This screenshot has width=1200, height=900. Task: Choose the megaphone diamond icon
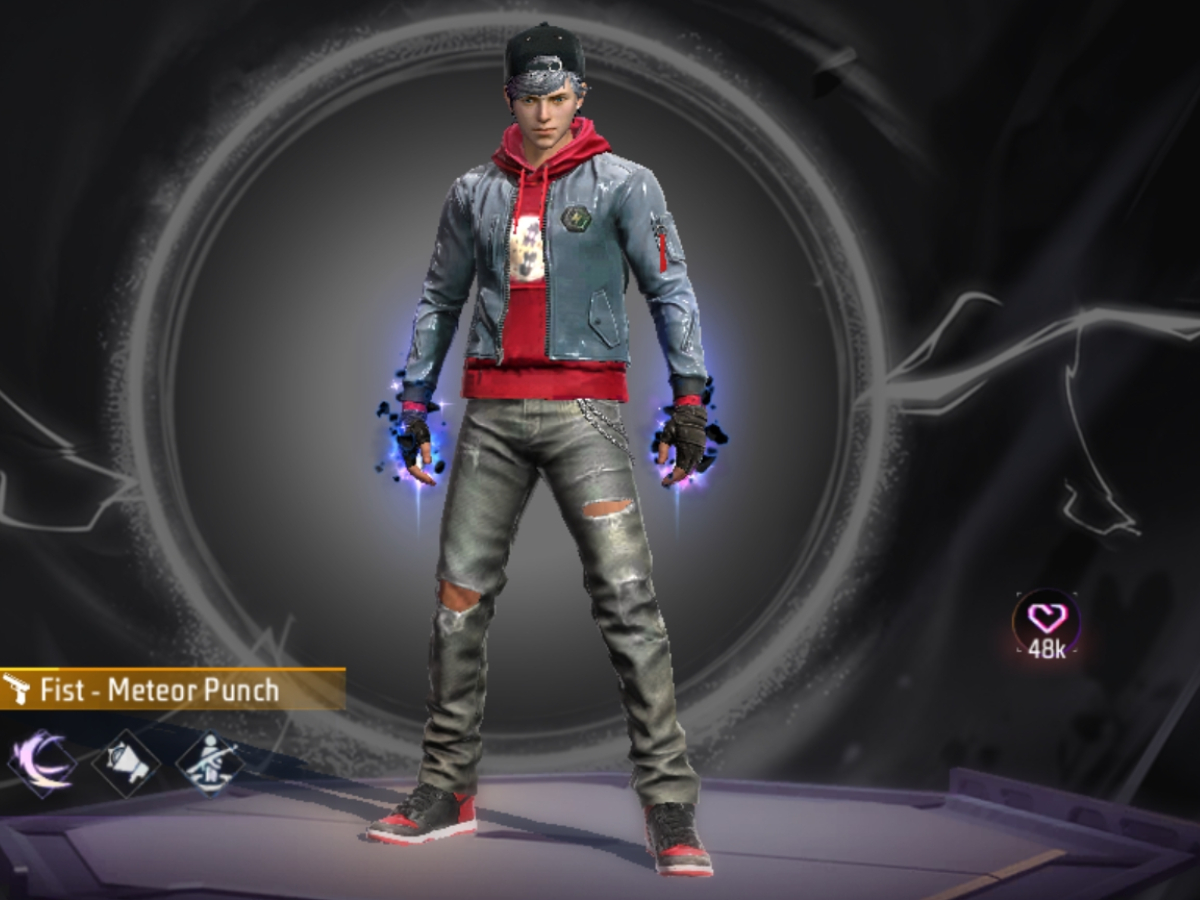(126, 763)
